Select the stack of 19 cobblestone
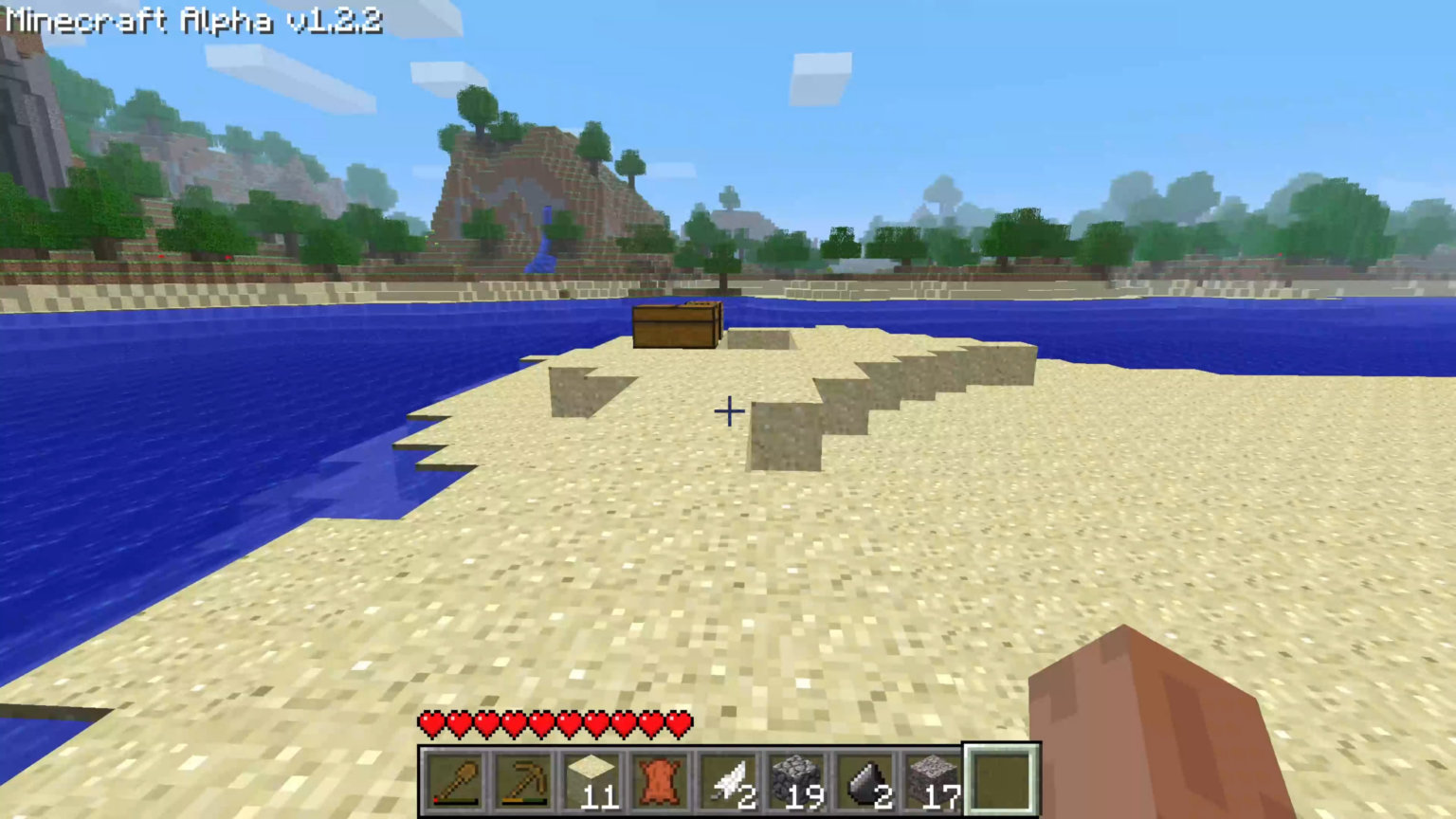This screenshot has width=1456, height=819. (799, 777)
